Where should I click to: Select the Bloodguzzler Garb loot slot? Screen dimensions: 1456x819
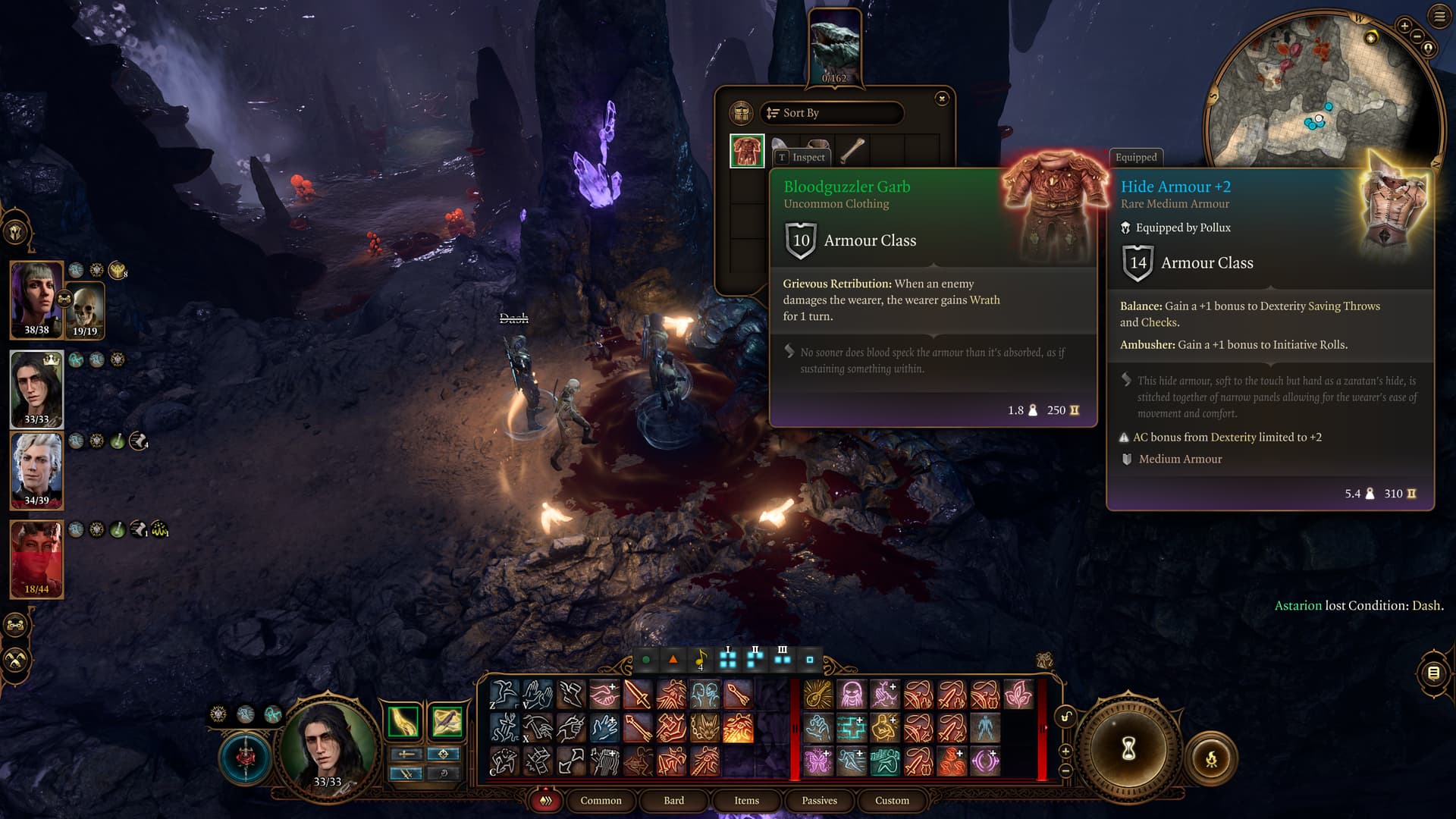tap(747, 150)
